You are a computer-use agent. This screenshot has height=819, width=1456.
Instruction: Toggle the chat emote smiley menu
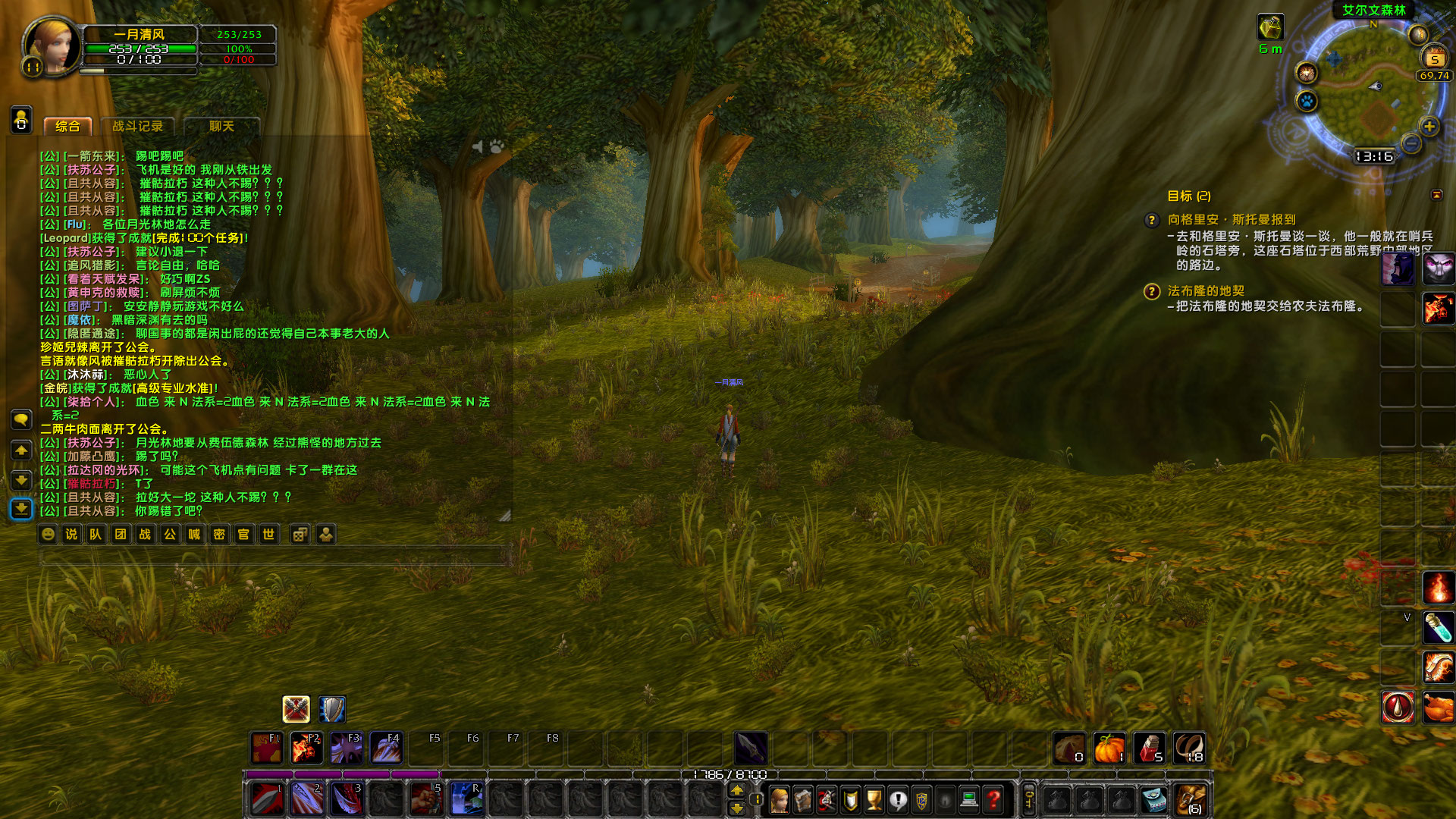tap(47, 535)
